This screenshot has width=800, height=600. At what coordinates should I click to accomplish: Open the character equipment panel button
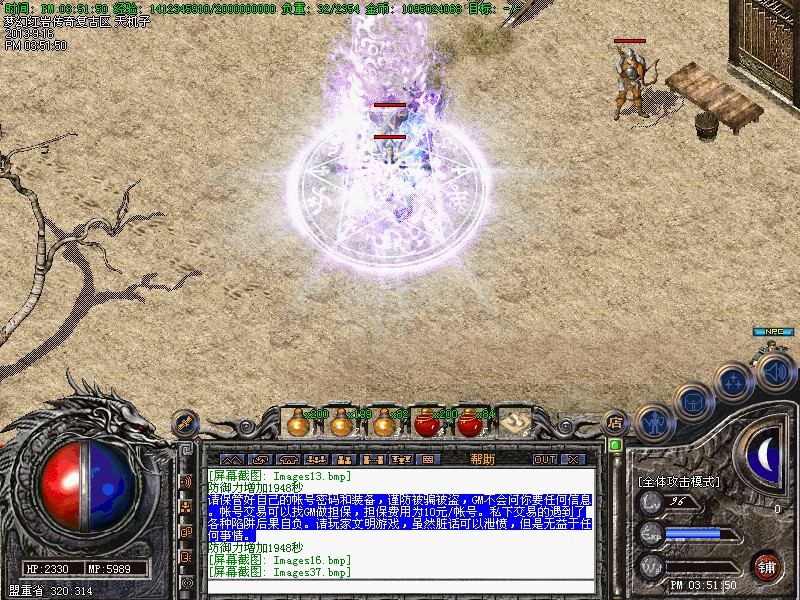point(654,423)
